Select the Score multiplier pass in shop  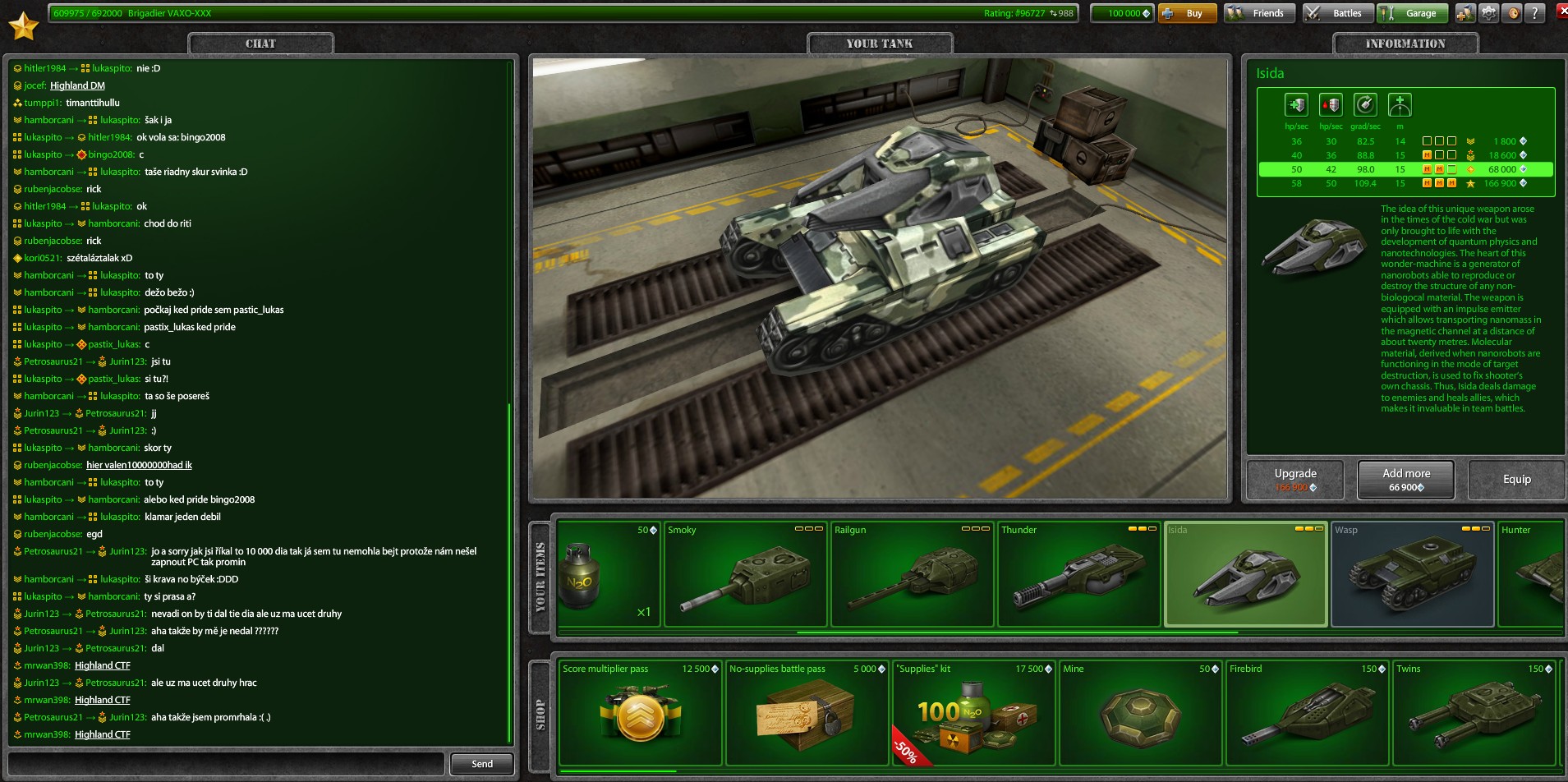tap(640, 713)
